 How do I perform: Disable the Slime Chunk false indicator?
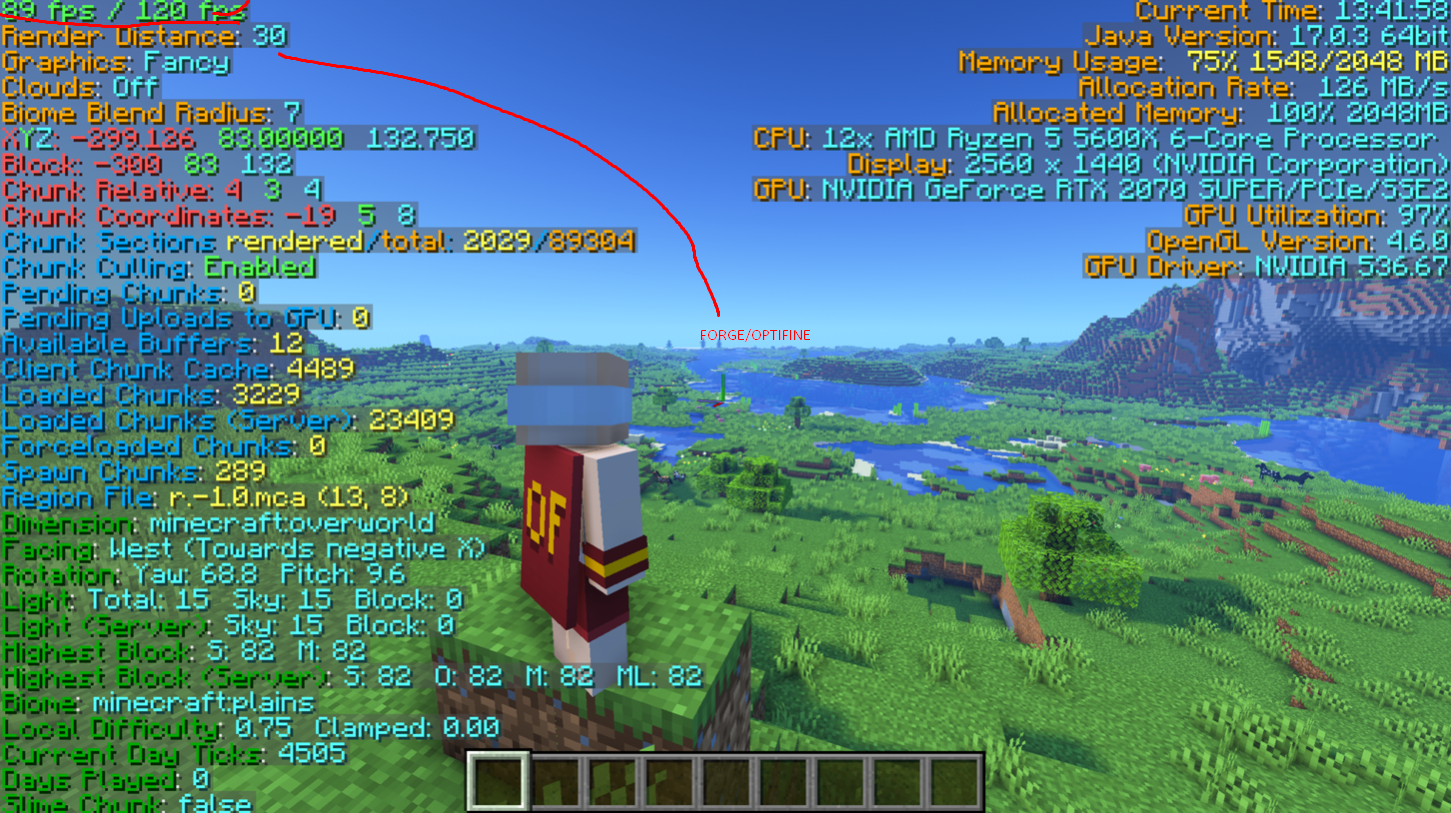[x=125, y=803]
